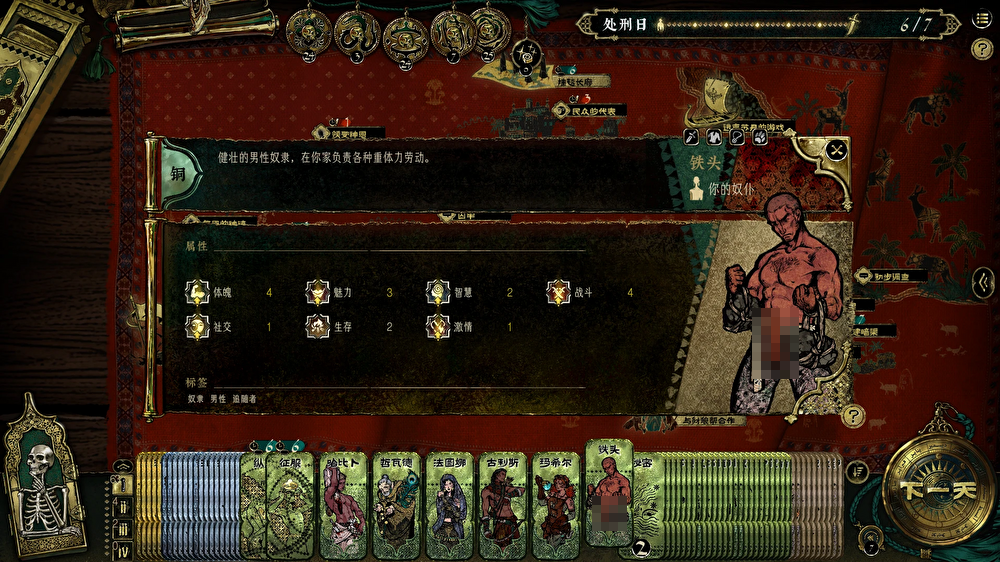Switch to hand tab IV
This screenshot has height=562, width=1000.
point(123,550)
